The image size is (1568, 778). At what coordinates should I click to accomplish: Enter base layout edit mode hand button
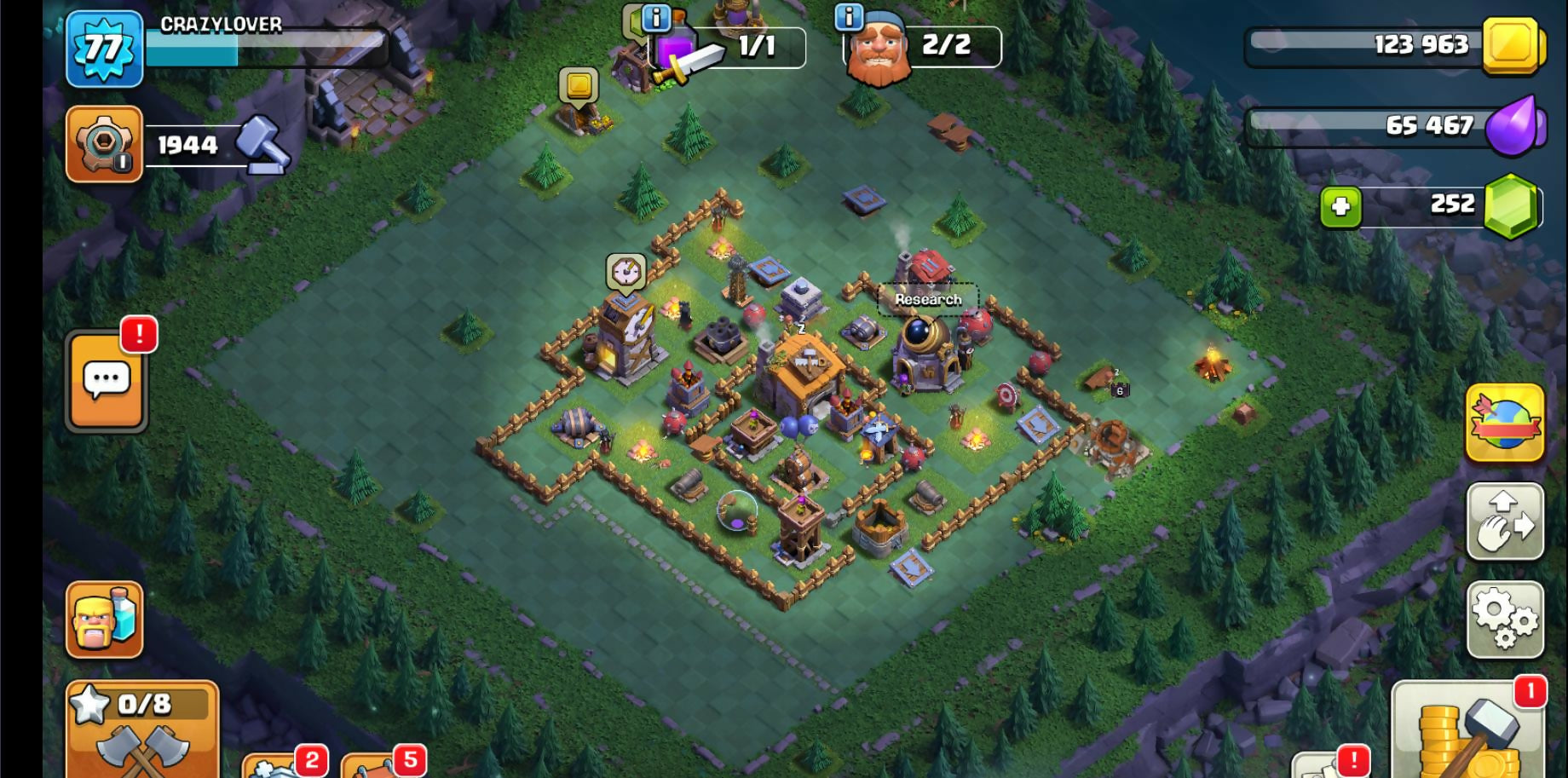click(1505, 522)
